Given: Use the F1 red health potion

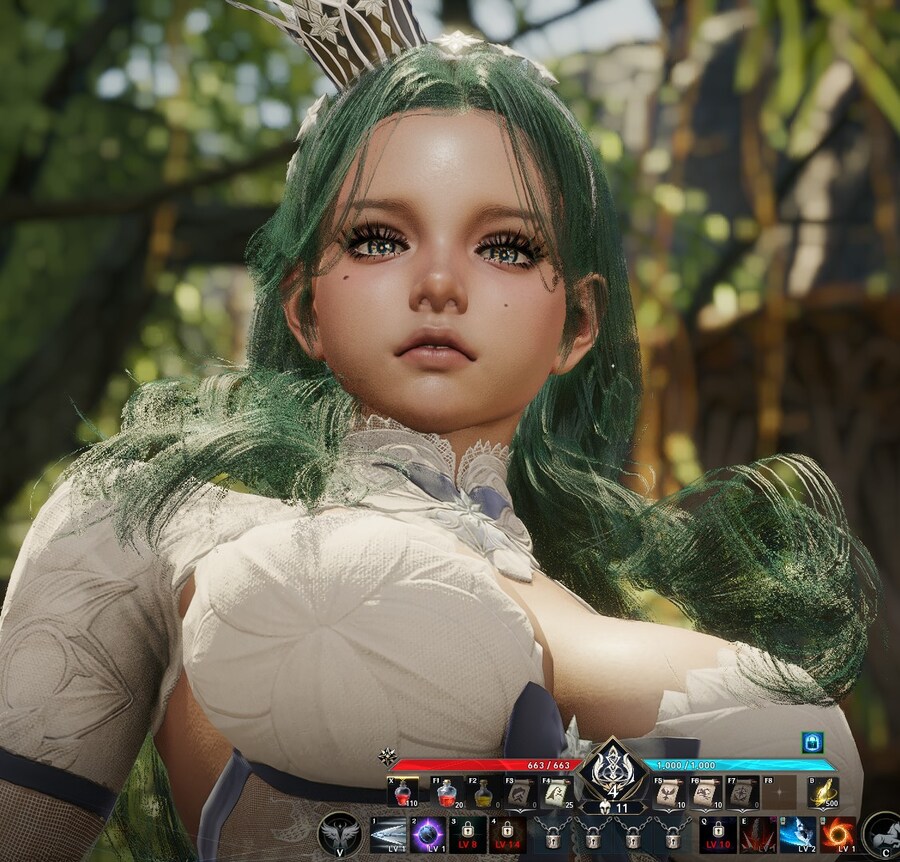Looking at the screenshot, I should pyautogui.click(x=446, y=792).
